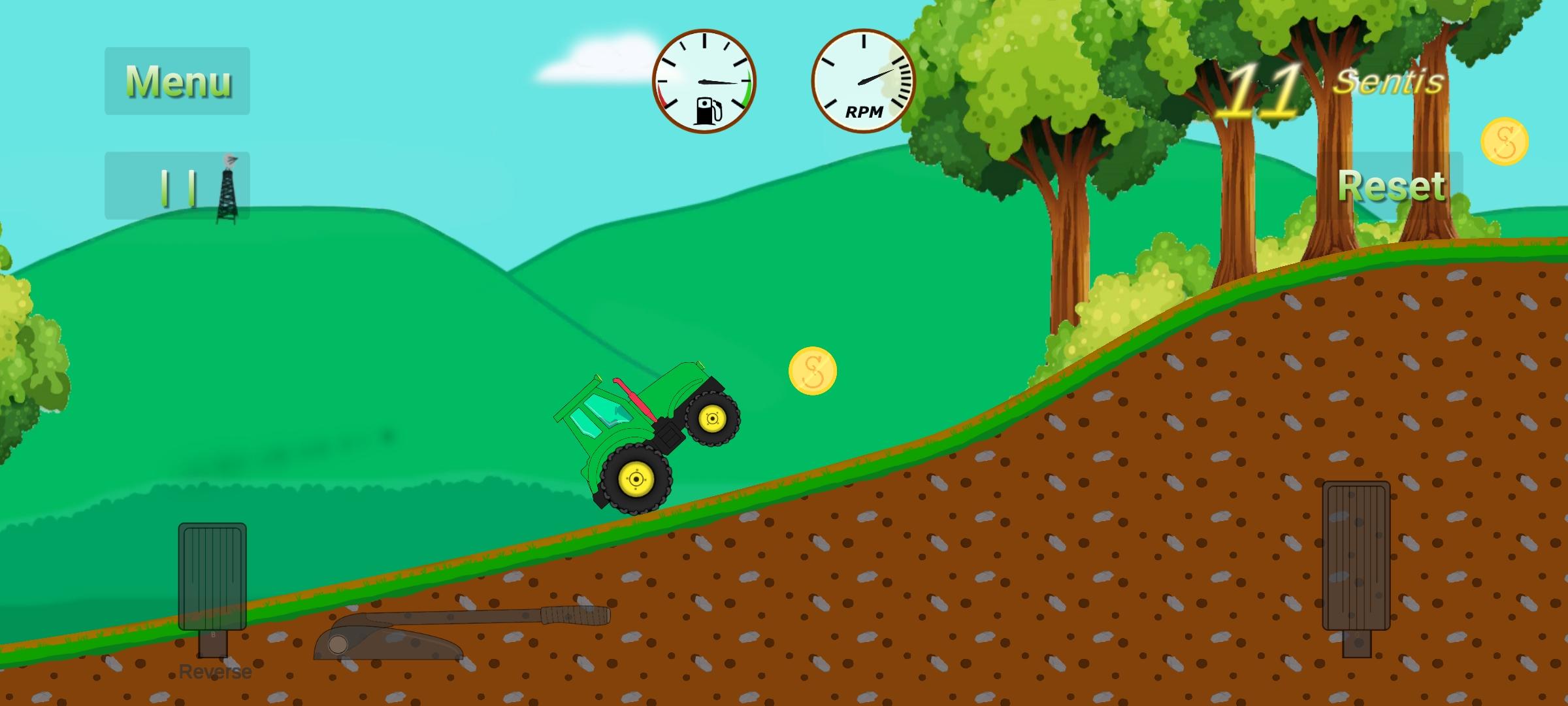Screen dimensions: 1568x706
Task: Pause the game with the pause bars
Action: (178, 188)
